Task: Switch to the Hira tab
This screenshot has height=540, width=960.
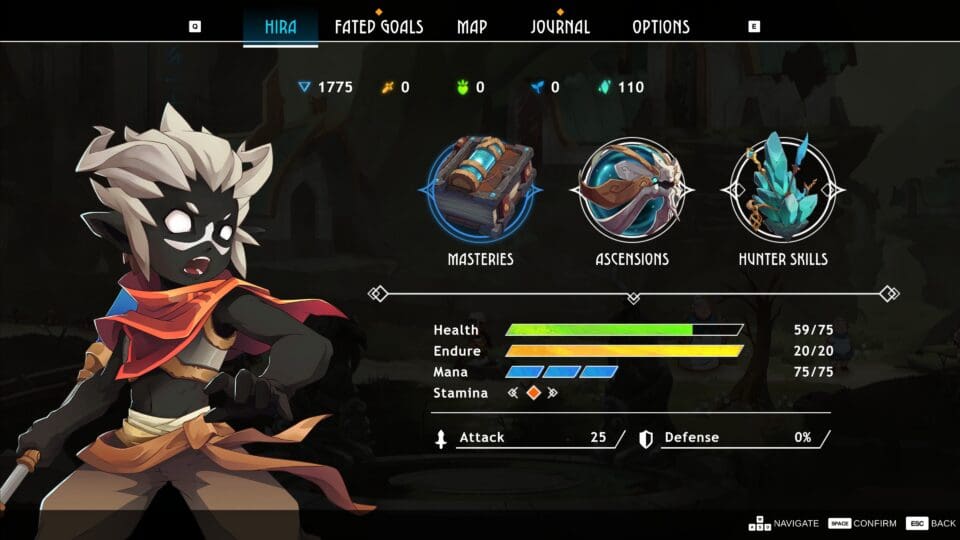Action: click(280, 27)
